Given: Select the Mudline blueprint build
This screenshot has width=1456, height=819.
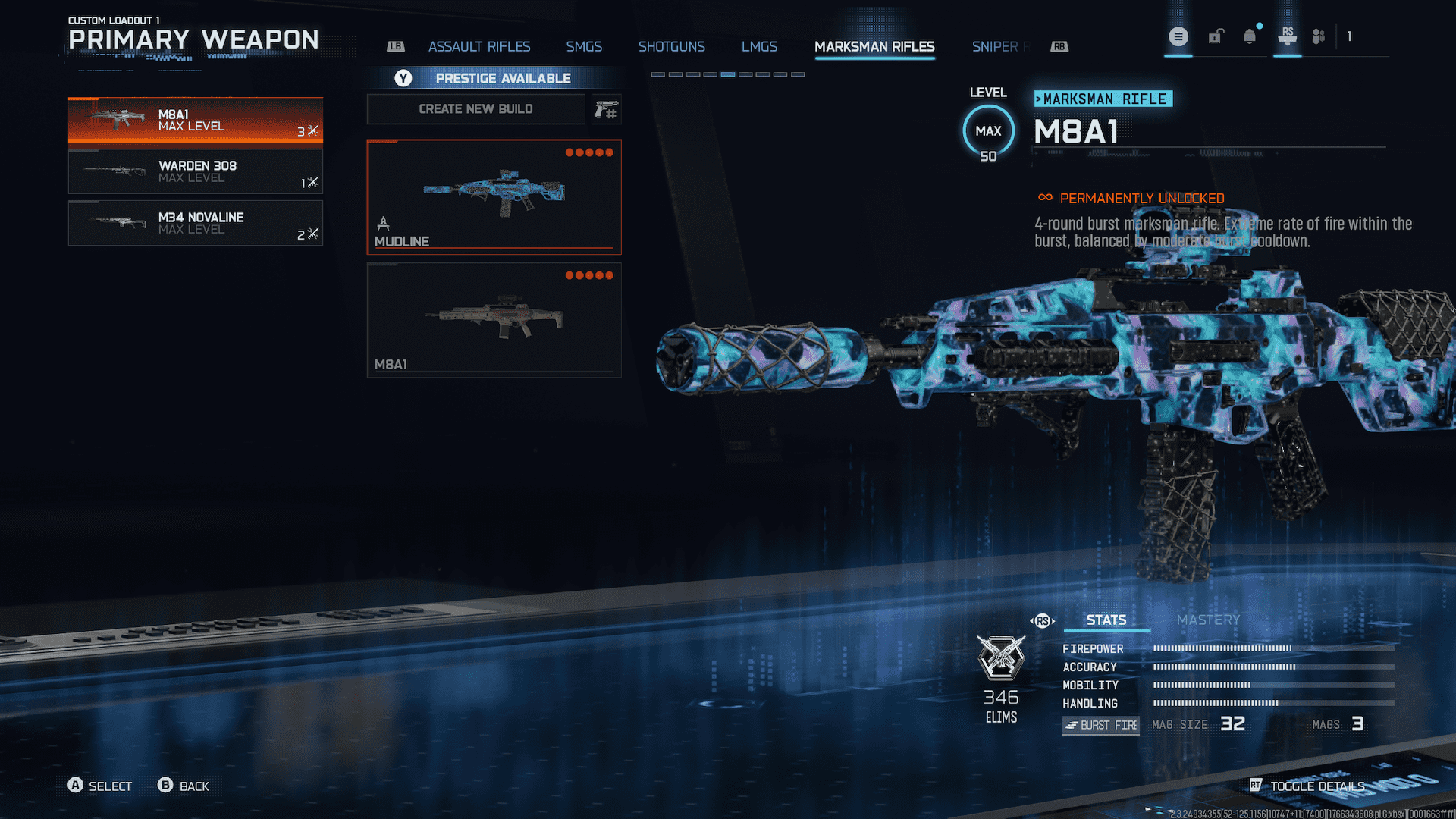Looking at the screenshot, I should (x=494, y=196).
